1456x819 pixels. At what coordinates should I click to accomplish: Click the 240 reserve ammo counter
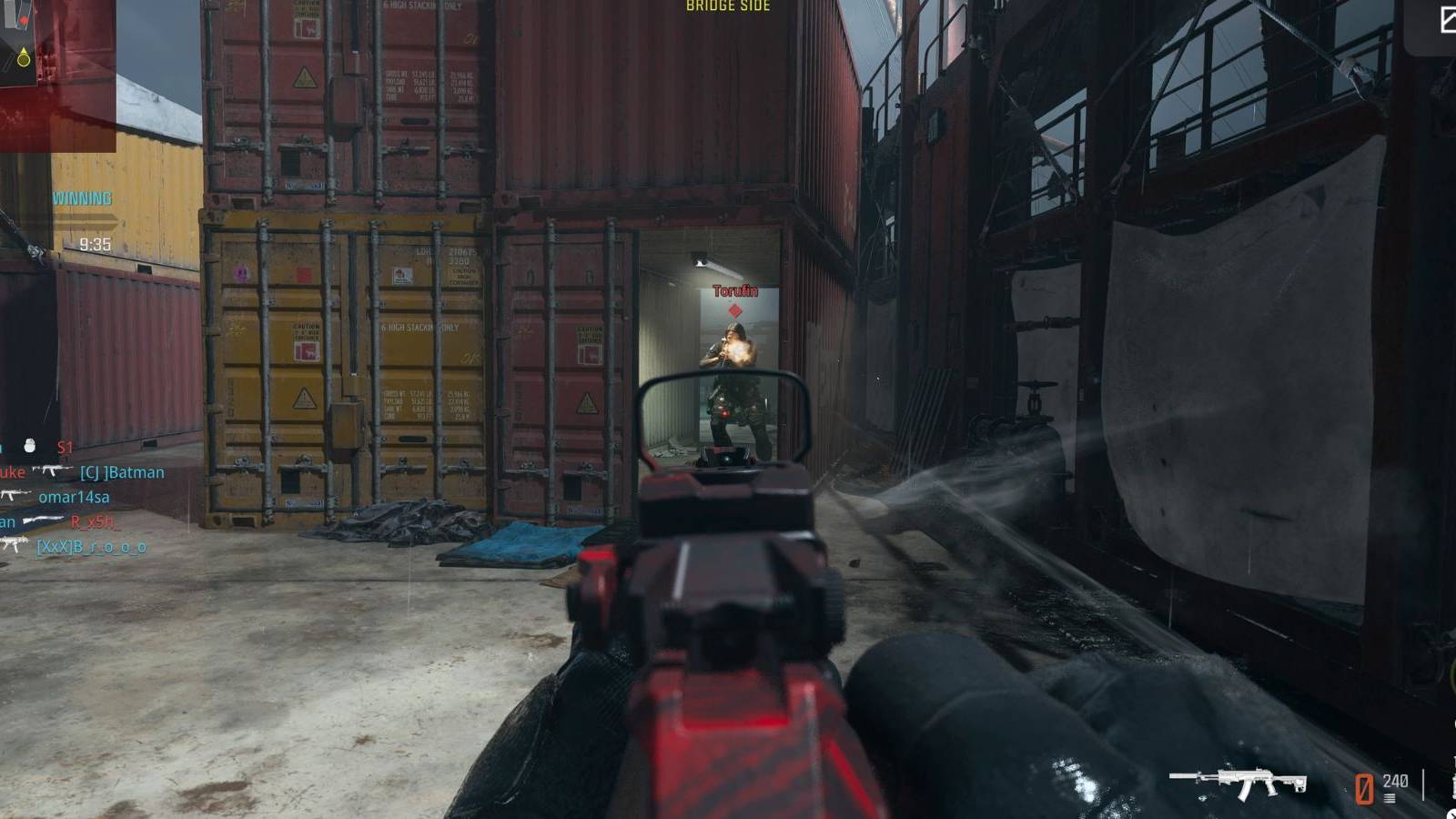pos(1396,781)
